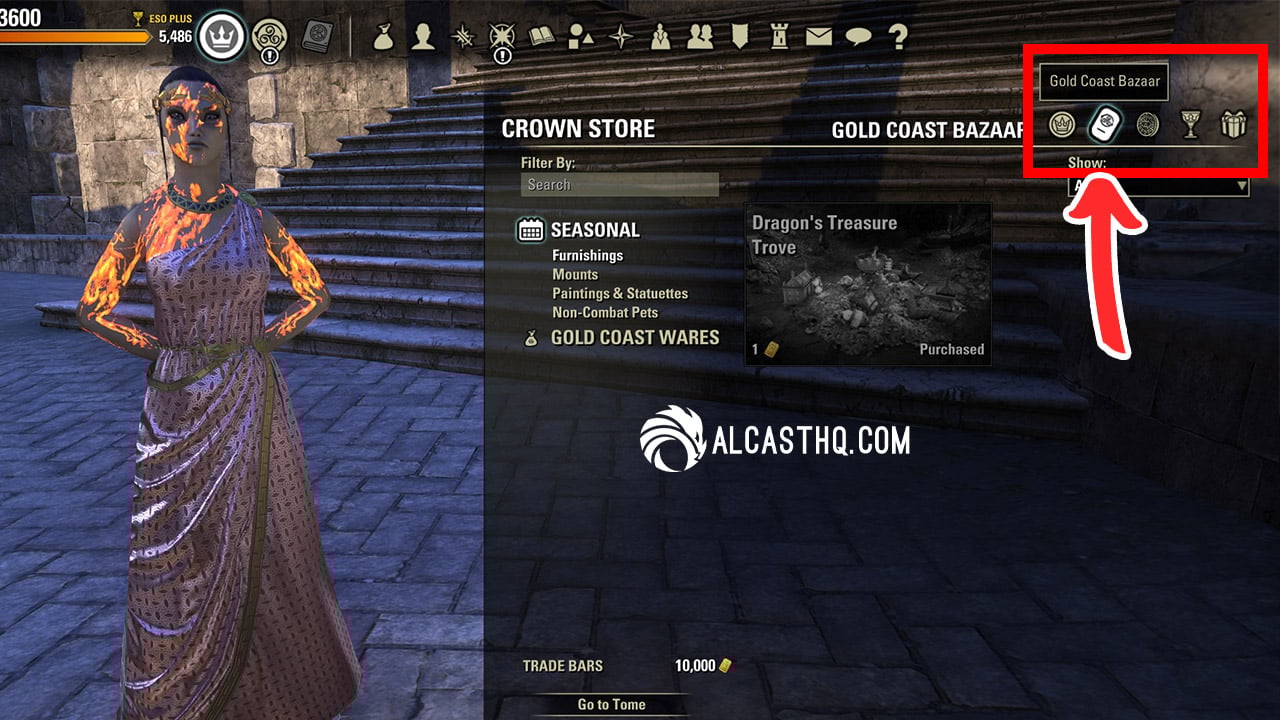Viewport: 1280px width, 720px height.
Task: Open the inventory bag icon
Action: tap(383, 37)
